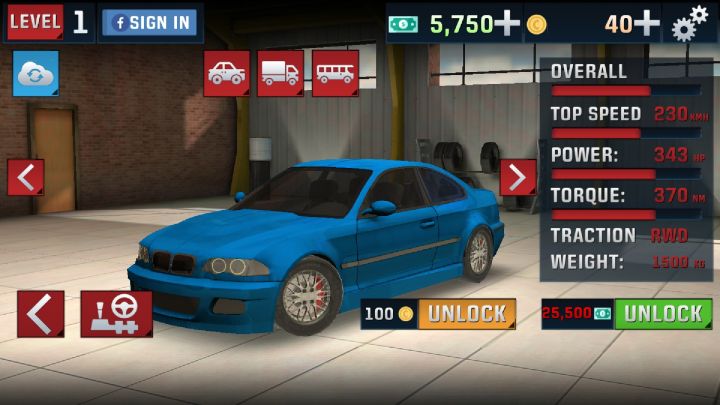The height and width of the screenshot is (405, 720).
Task: Select the car vehicle category
Action: (x=226, y=73)
